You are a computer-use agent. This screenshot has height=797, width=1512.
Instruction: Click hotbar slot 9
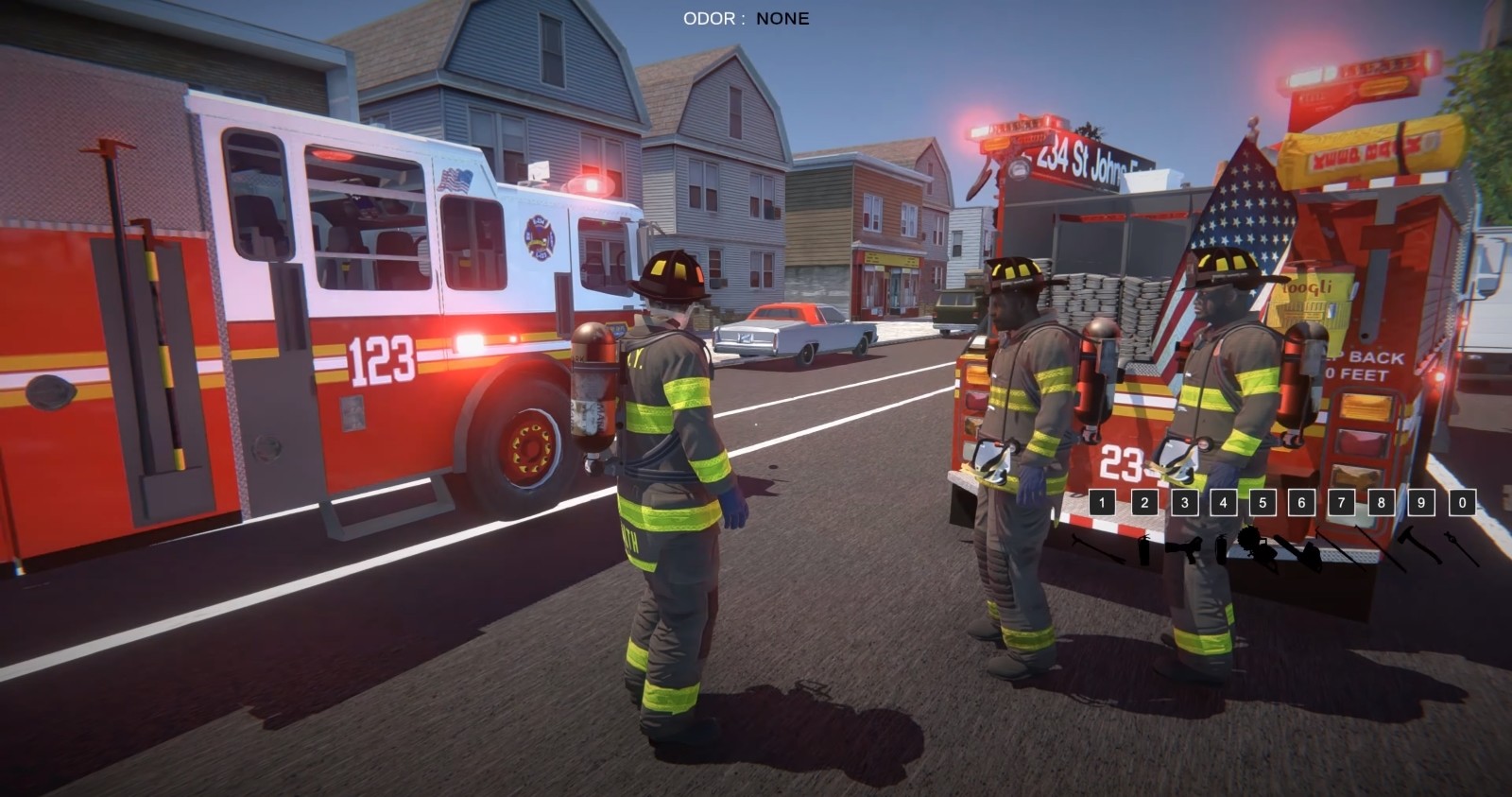click(x=1420, y=502)
